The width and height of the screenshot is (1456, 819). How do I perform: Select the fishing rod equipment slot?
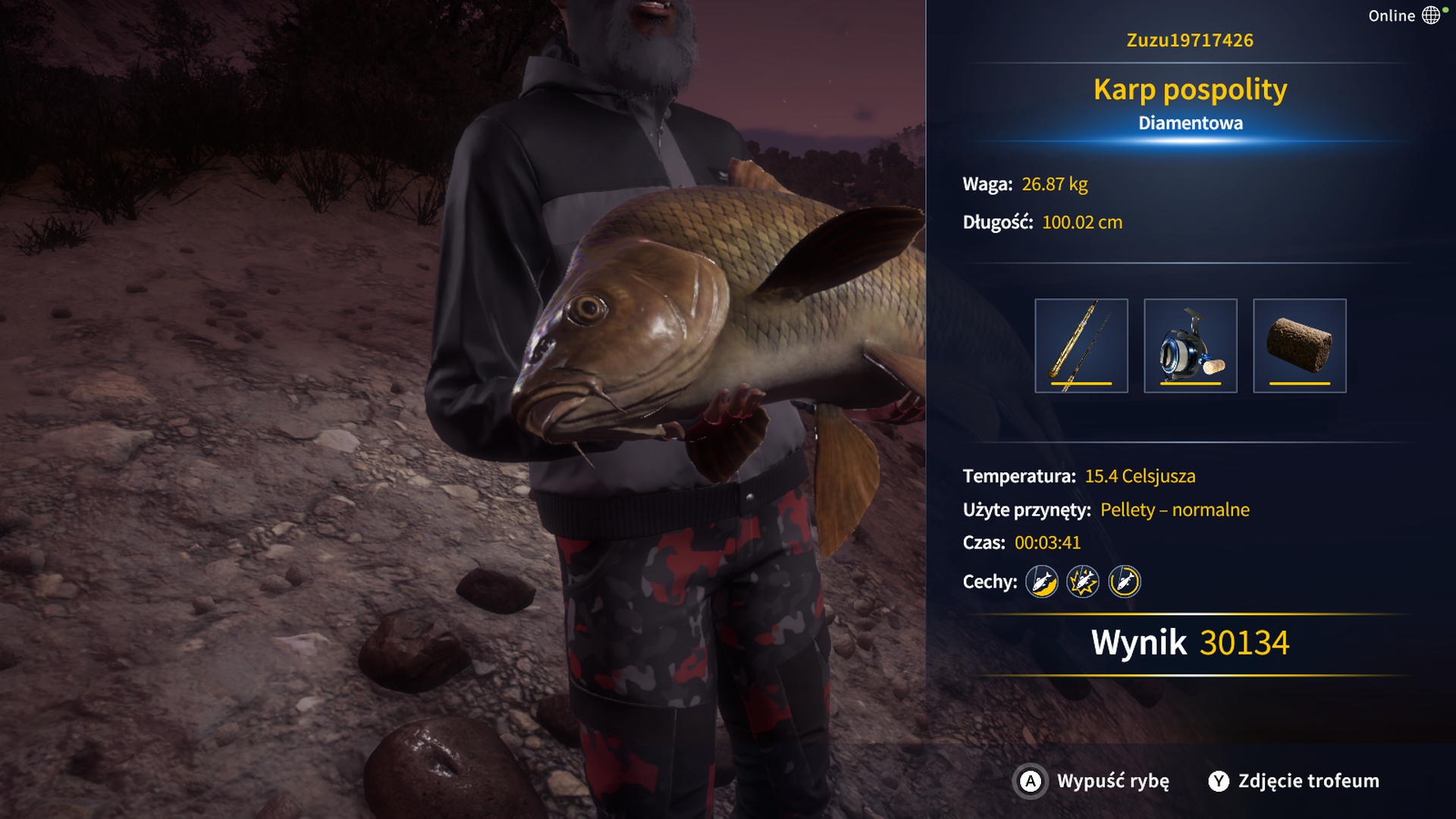1081,346
